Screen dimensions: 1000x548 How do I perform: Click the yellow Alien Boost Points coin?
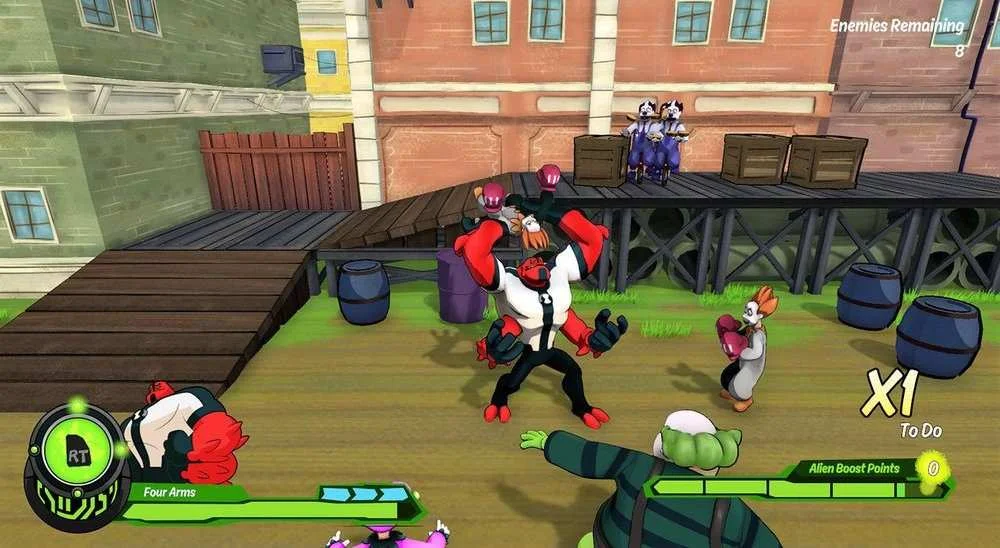coord(932,468)
